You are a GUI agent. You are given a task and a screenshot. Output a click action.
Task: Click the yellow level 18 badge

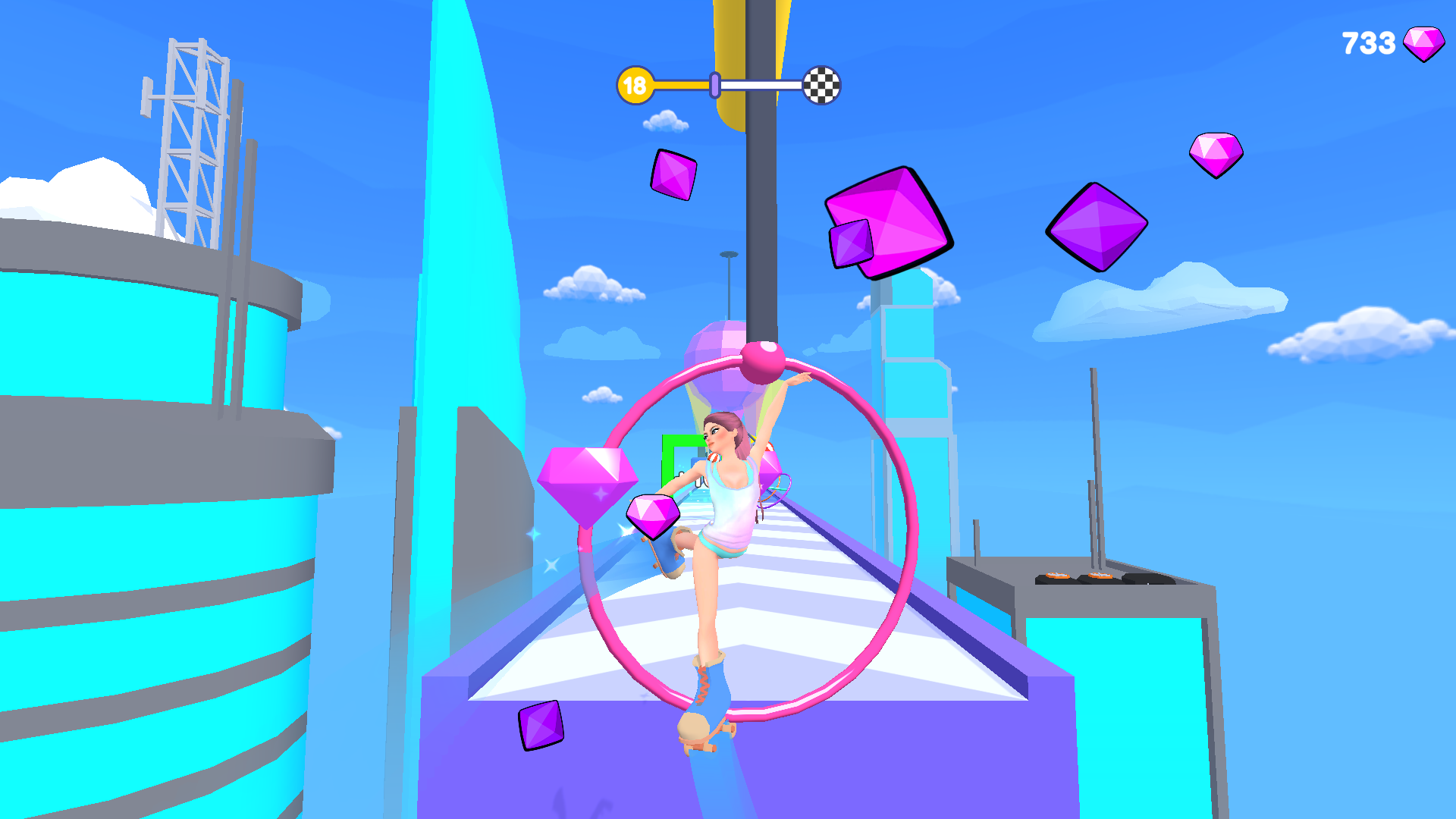pos(635,85)
